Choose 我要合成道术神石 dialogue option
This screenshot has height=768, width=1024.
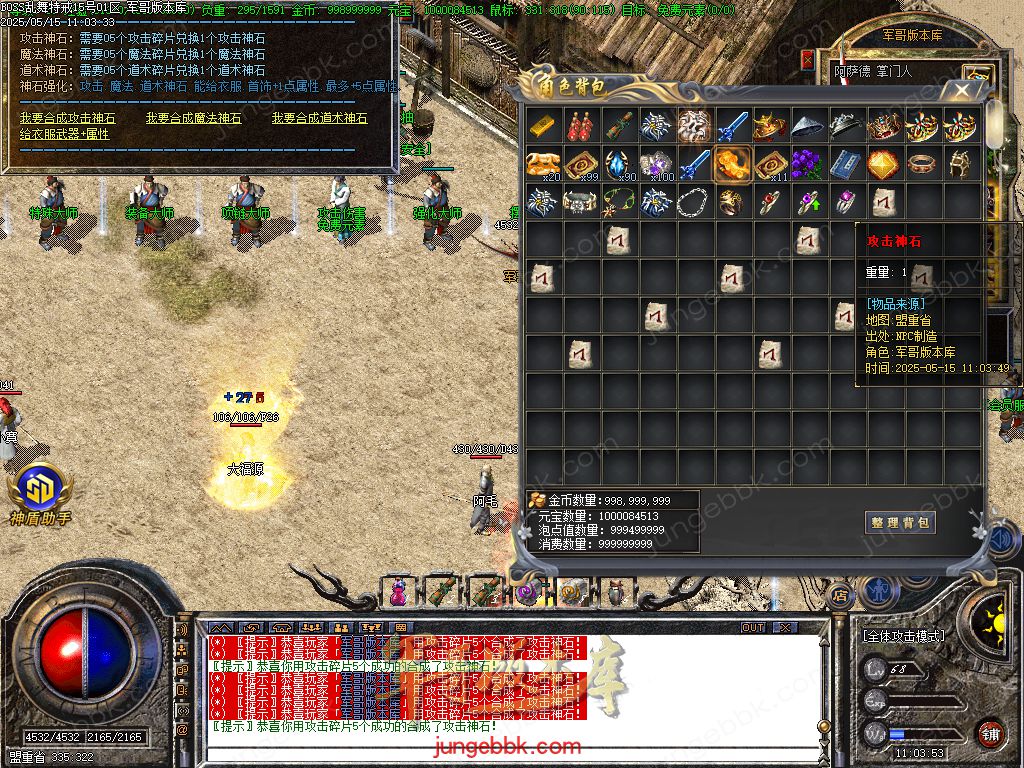319,118
